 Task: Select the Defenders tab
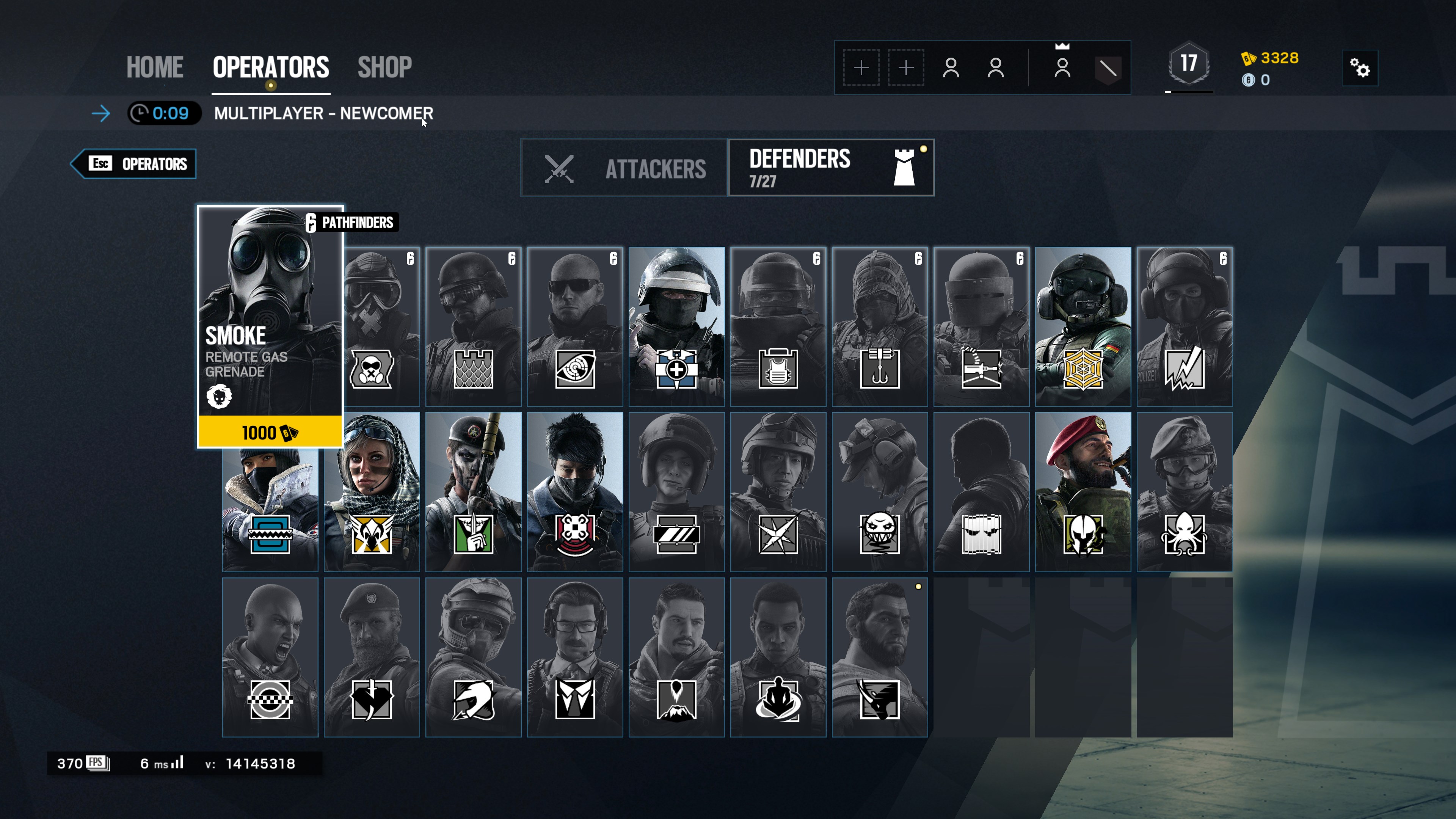tap(831, 168)
